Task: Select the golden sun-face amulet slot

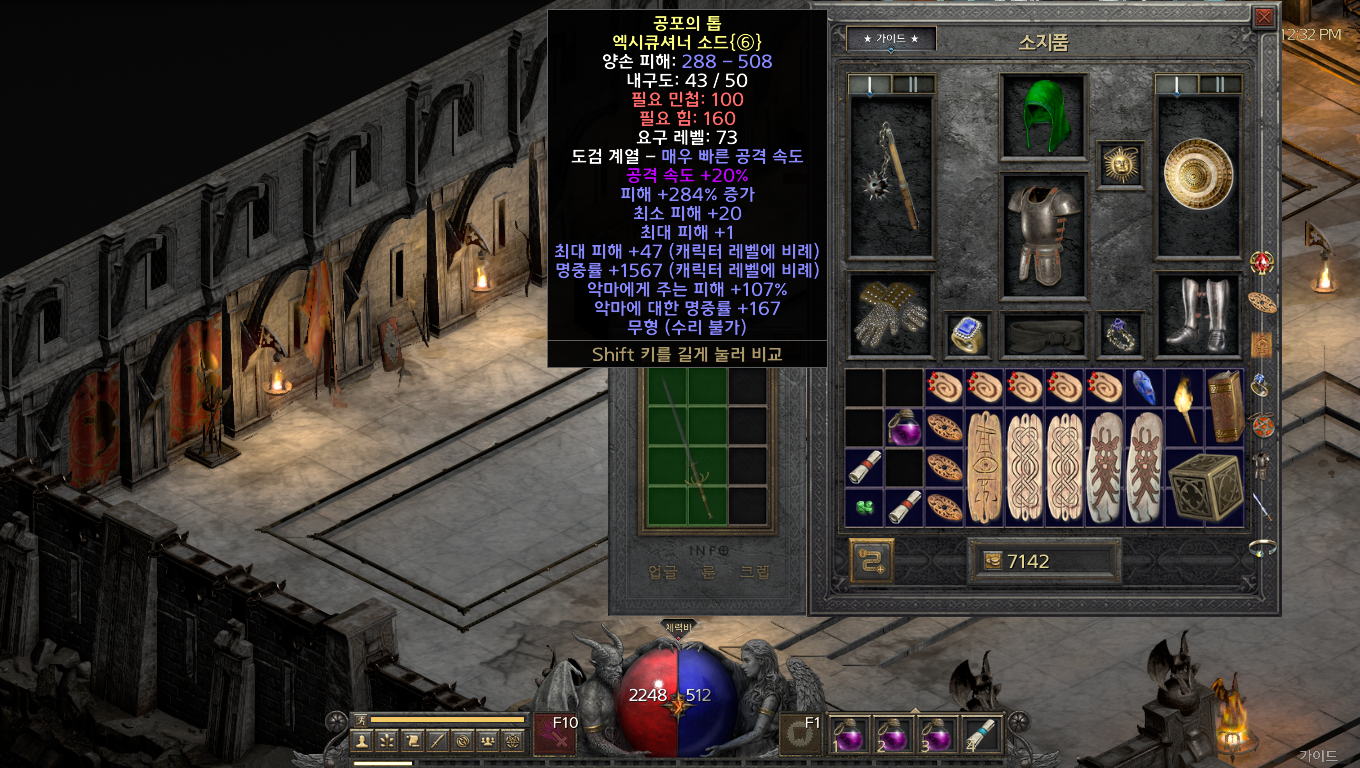Action: [1120, 162]
